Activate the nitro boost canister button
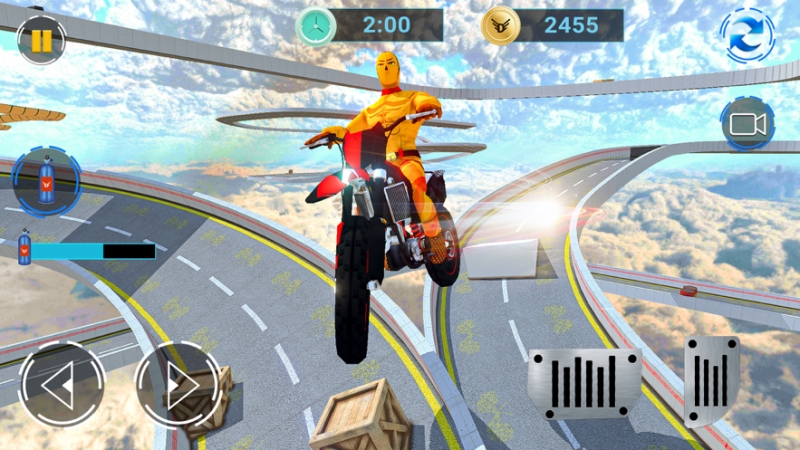Image resolution: width=800 pixels, height=450 pixels. [x=46, y=183]
